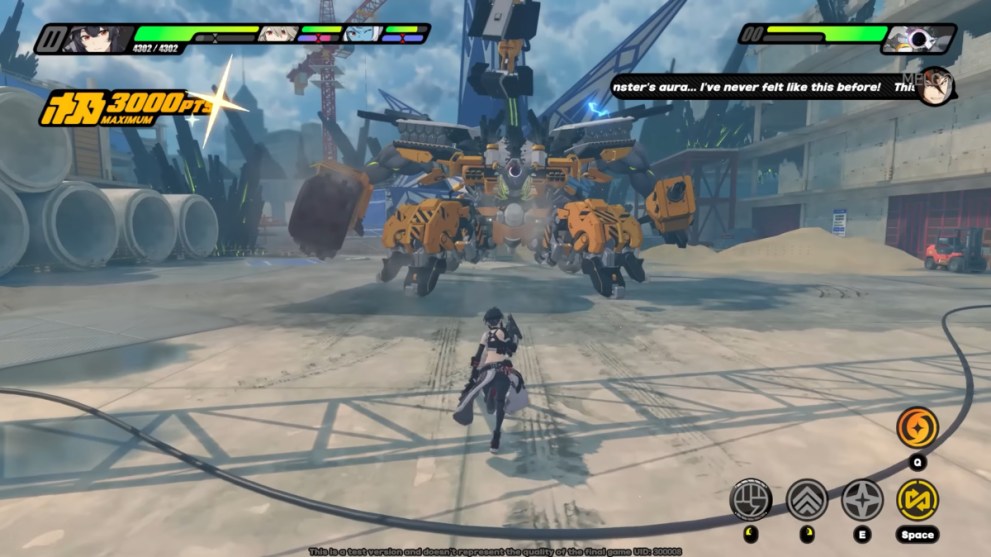This screenshot has height=557, width=991.
Task: Click the yellow character switch icon
Action: (917, 499)
